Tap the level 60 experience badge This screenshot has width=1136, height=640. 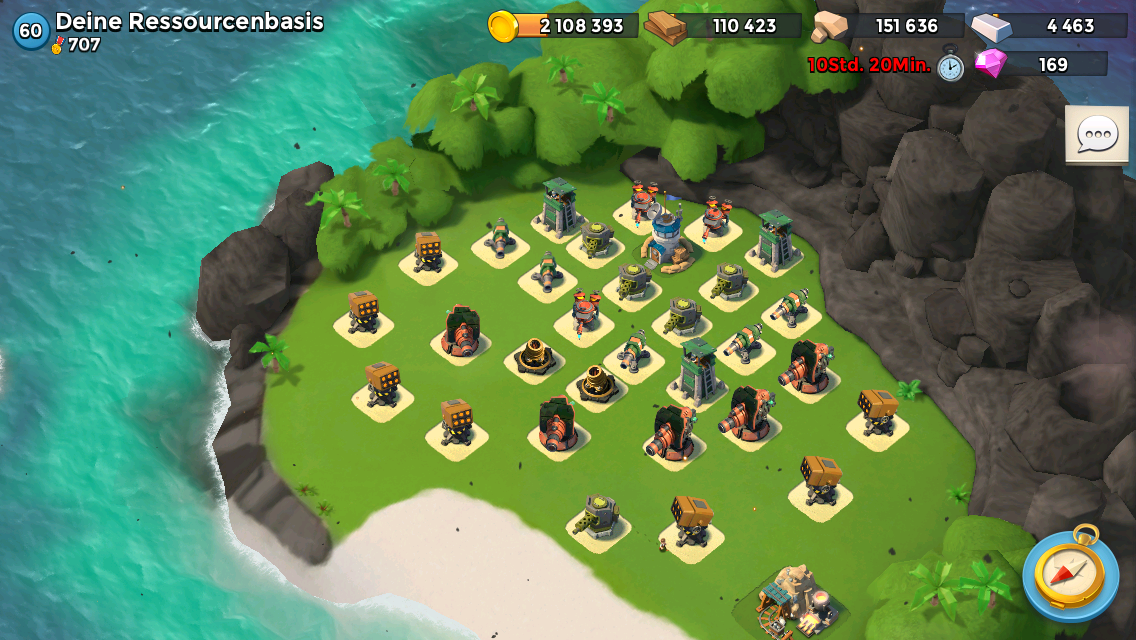tap(31, 30)
